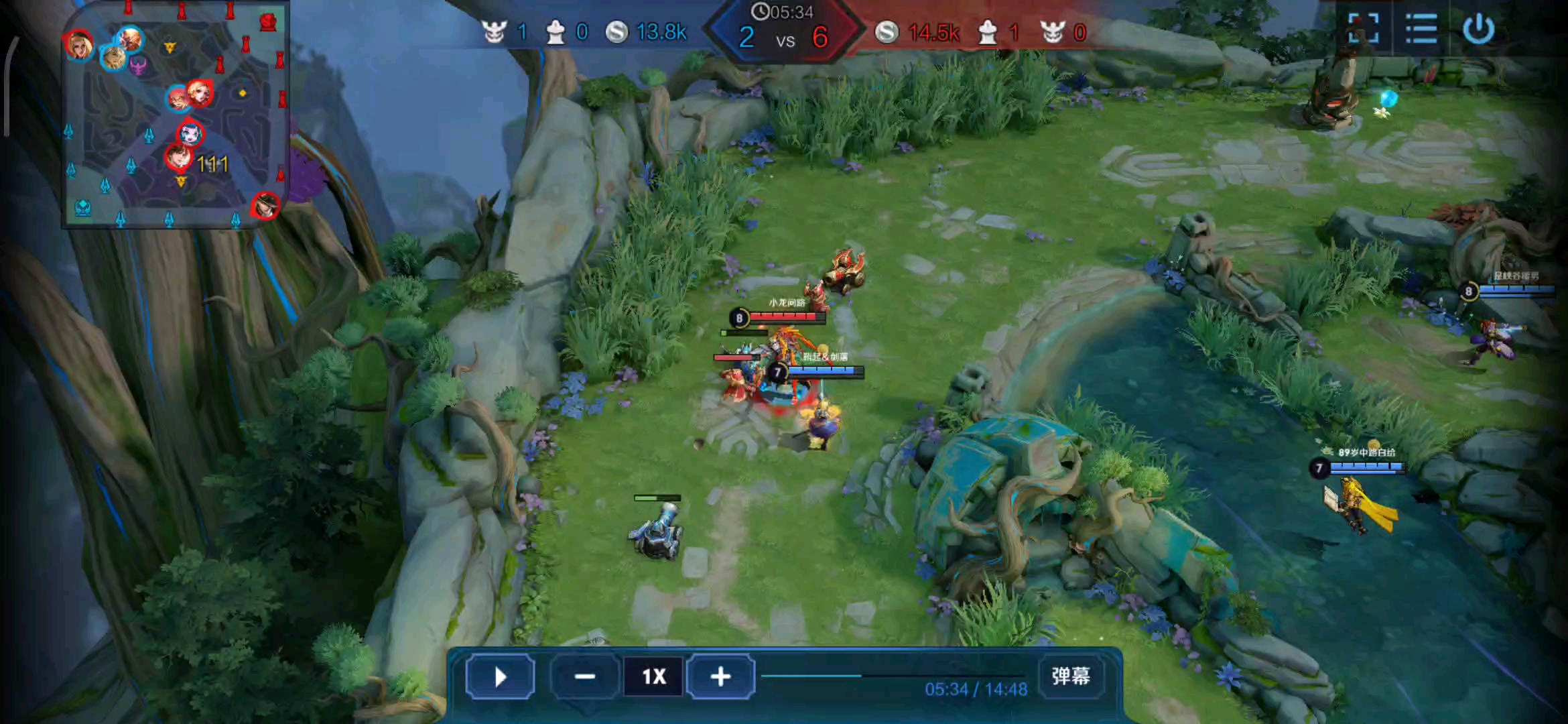Seek along the replay progress bar
The height and width of the screenshot is (724, 1568).
(x=893, y=676)
